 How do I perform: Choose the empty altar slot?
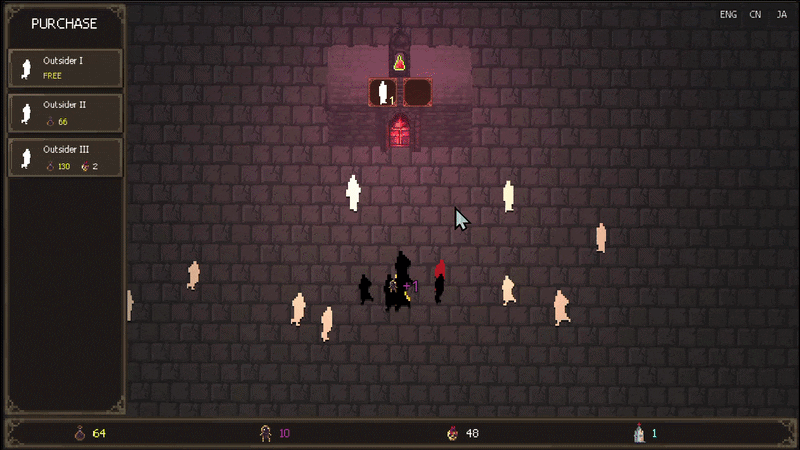click(417, 93)
